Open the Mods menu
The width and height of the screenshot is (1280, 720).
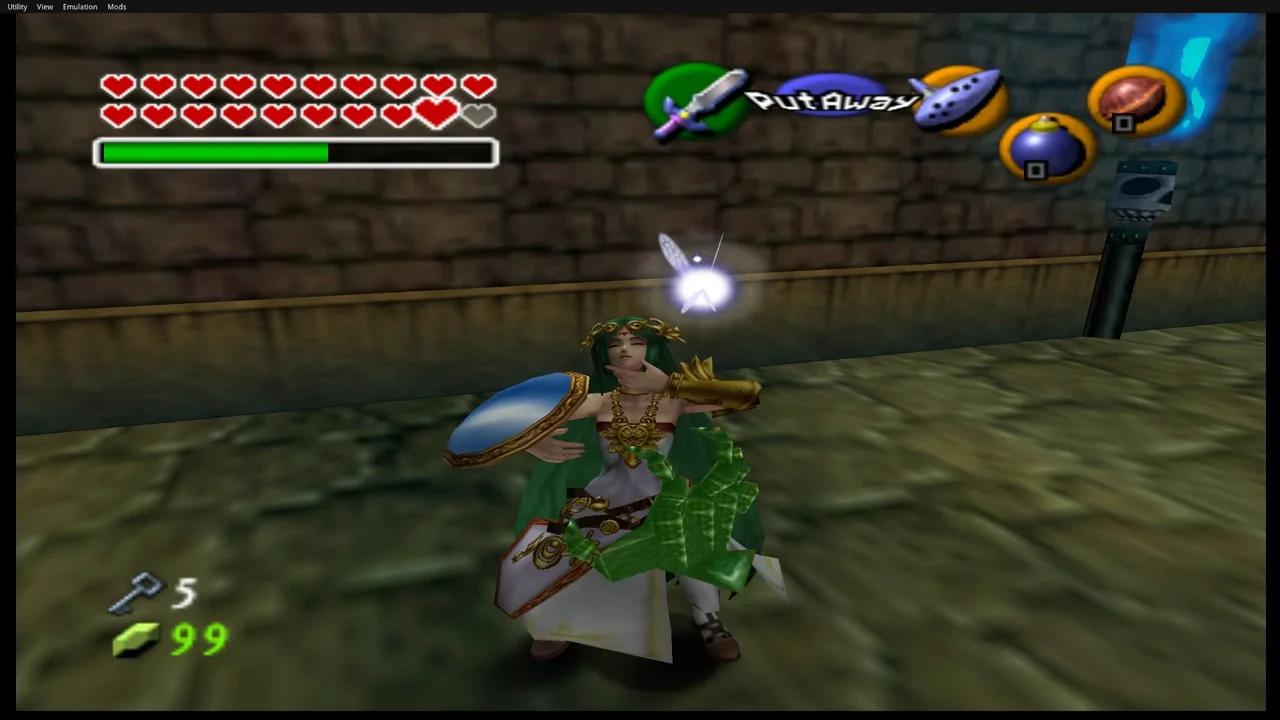click(116, 7)
